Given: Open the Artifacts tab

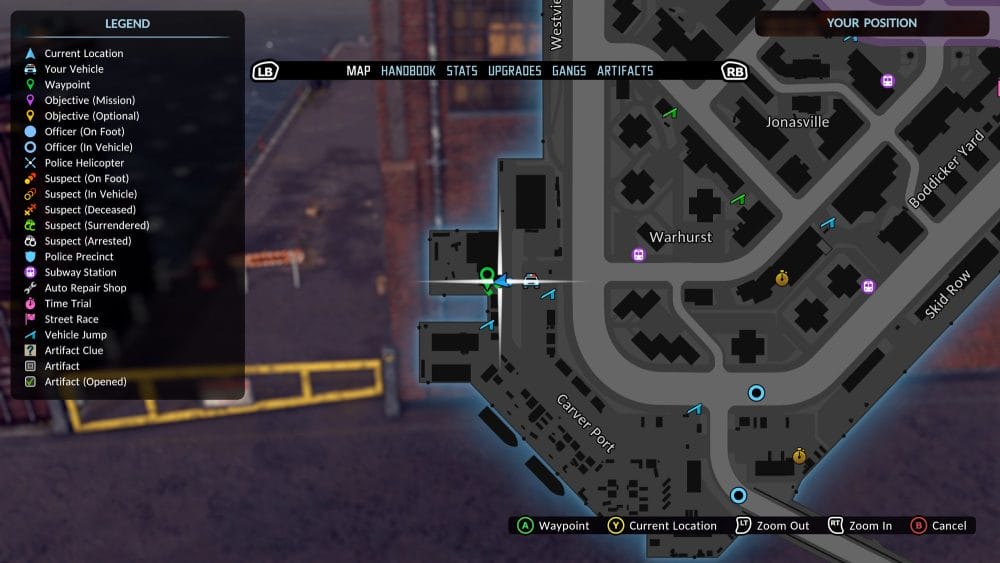Looking at the screenshot, I should pos(625,71).
